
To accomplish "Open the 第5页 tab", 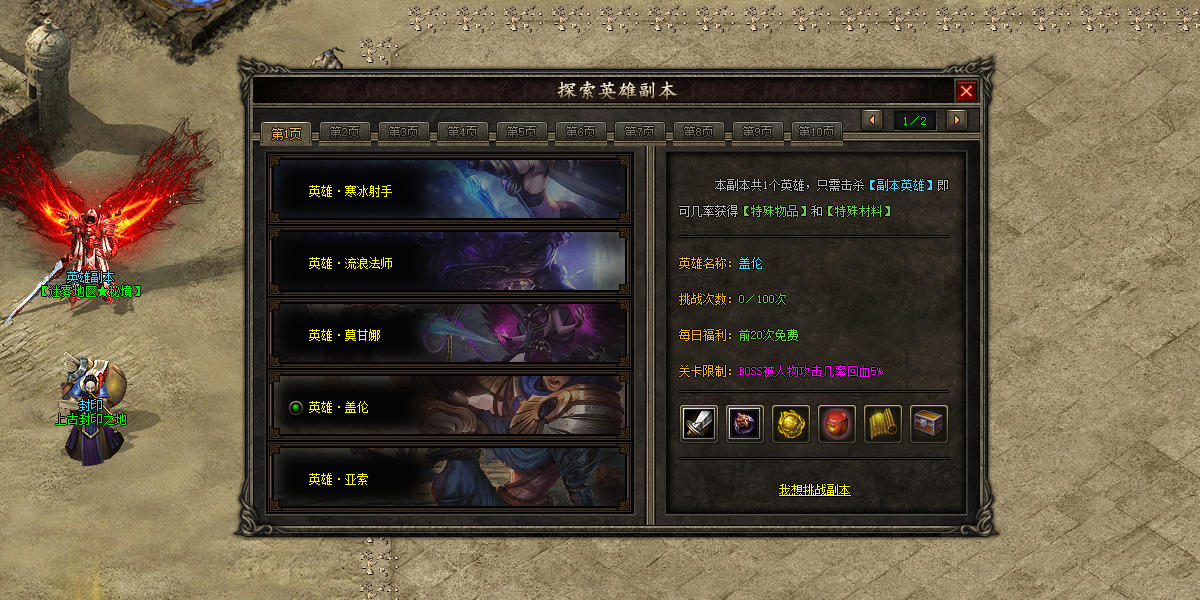I will (522, 132).
